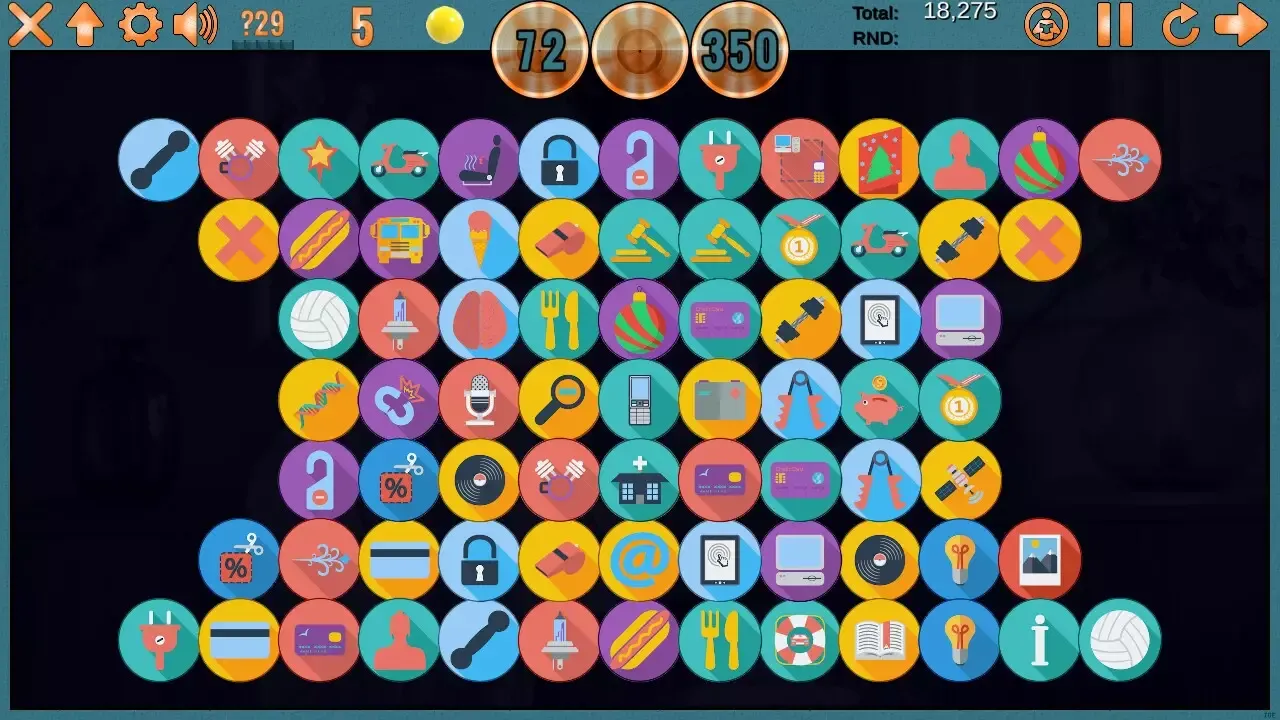Open the settings gear

pyautogui.click(x=140, y=25)
